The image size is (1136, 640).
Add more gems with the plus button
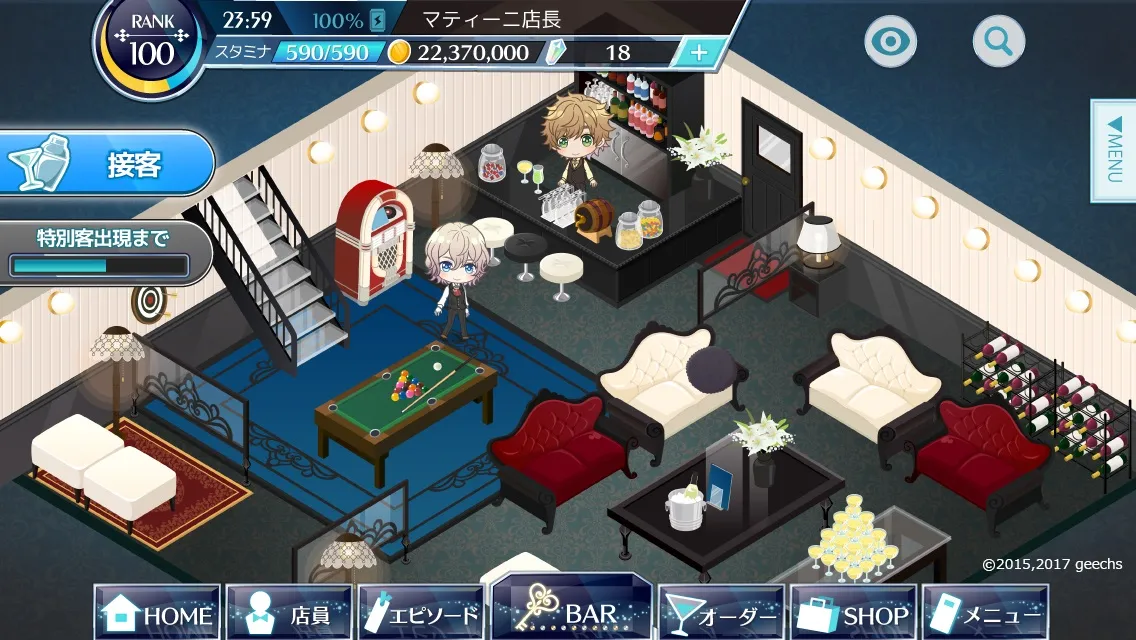[x=699, y=53]
